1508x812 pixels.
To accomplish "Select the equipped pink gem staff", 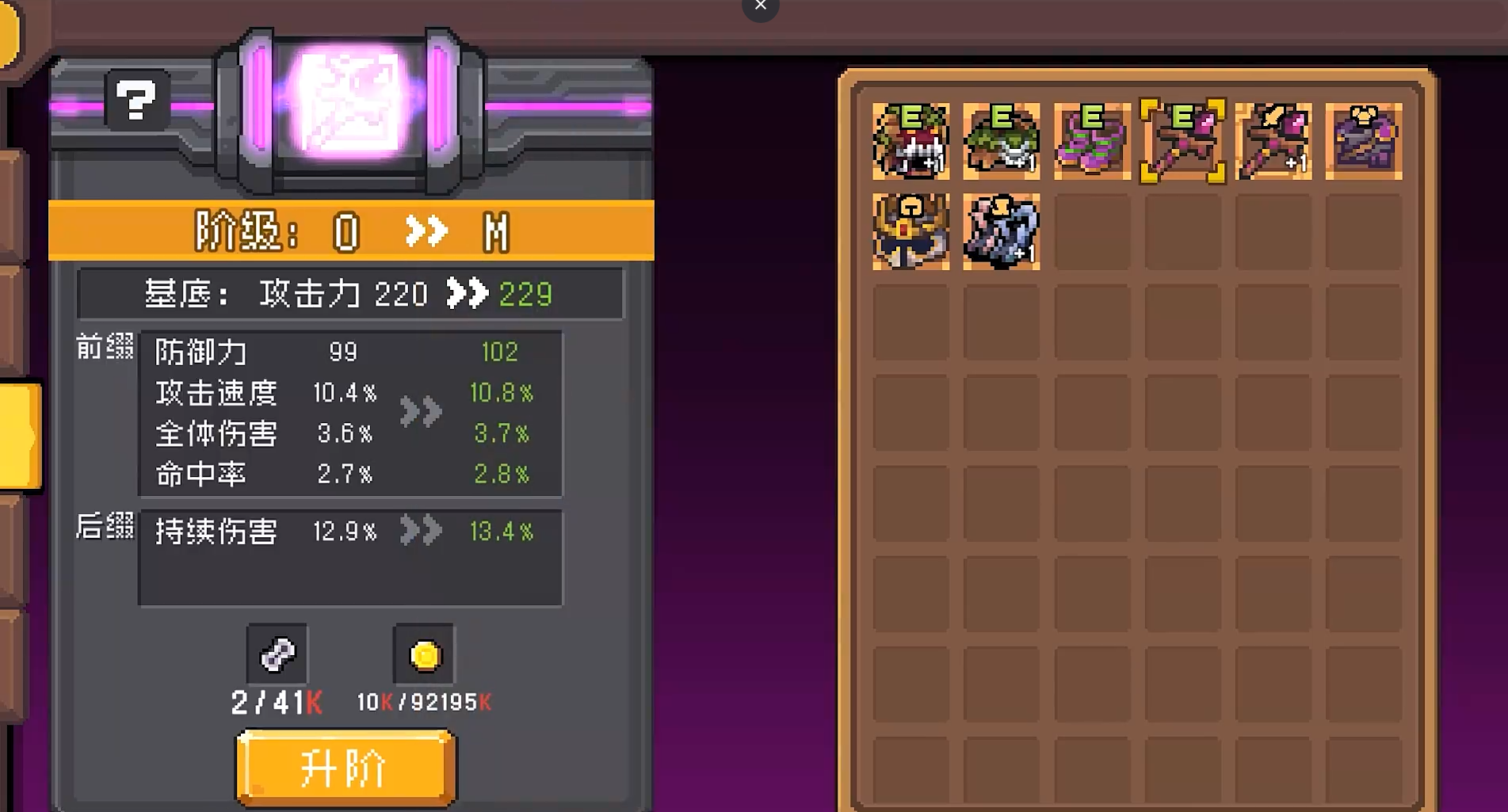I will pos(1182,141).
